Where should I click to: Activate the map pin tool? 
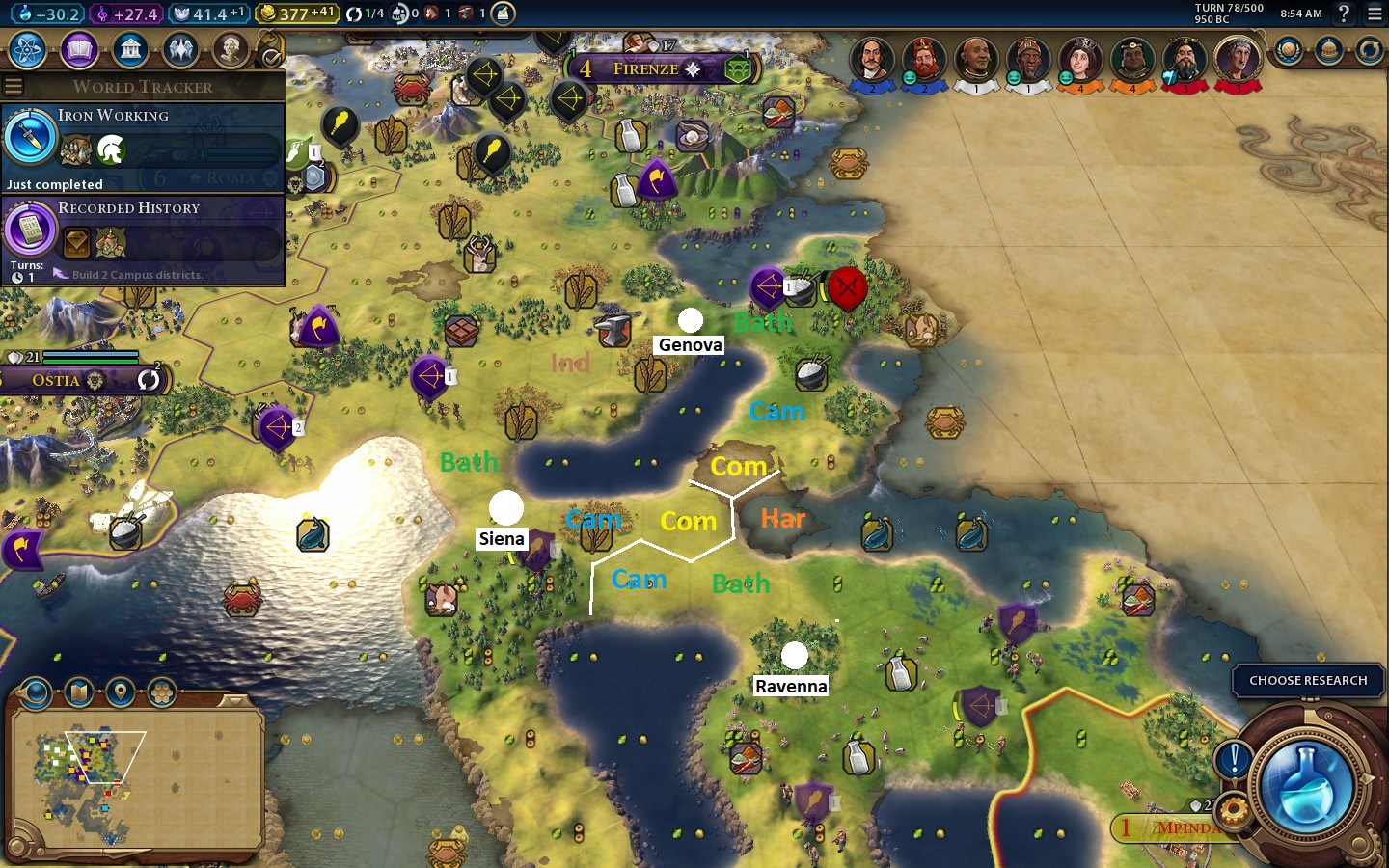[120, 692]
